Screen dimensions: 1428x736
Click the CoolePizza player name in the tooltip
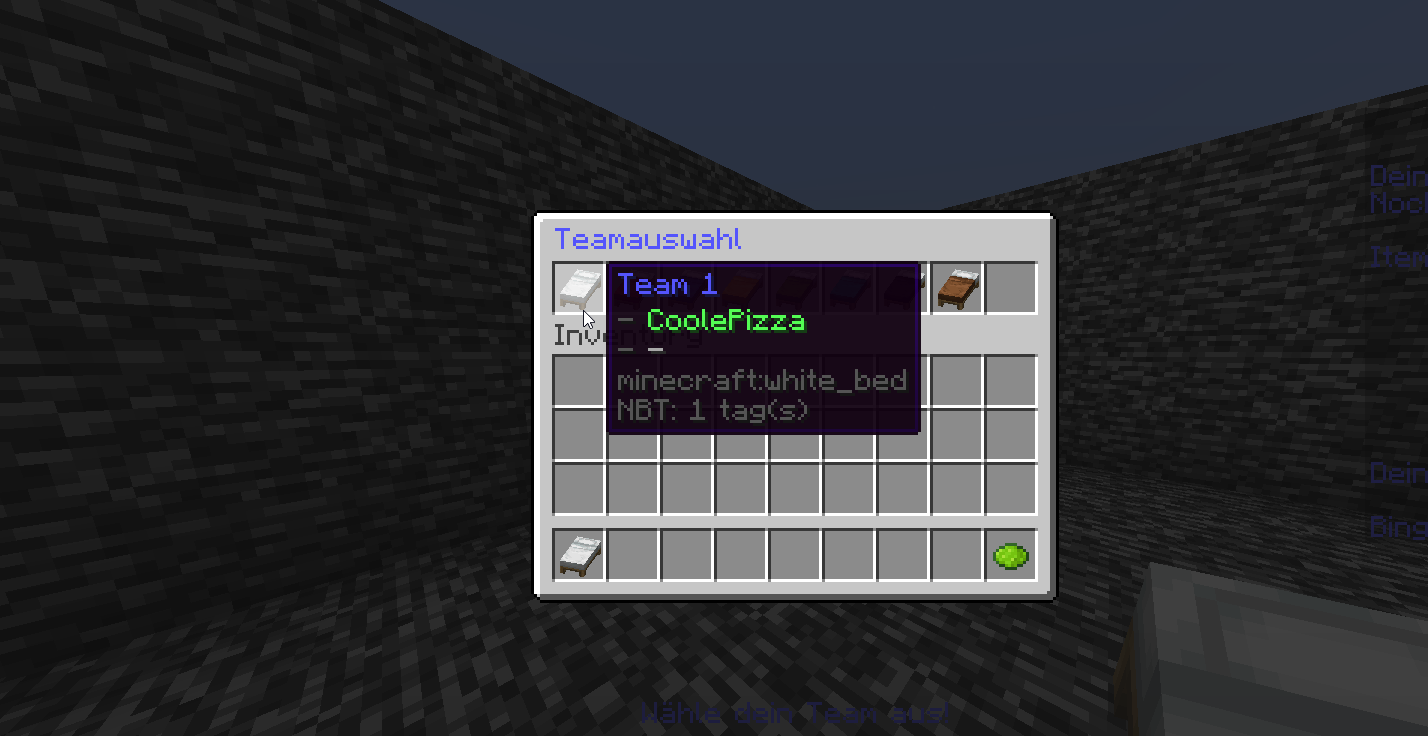725,321
